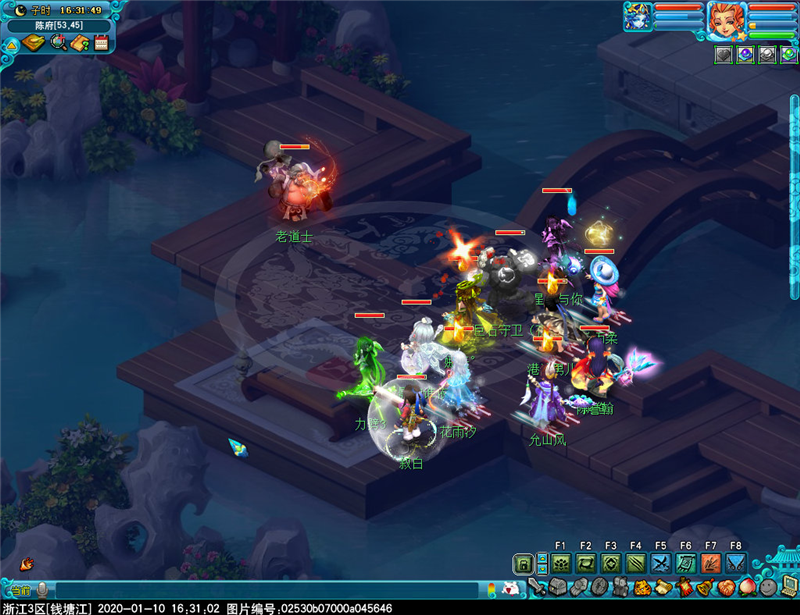Image resolution: width=800 pixels, height=615 pixels.
Task: Use the F6 scroll skill
Action: (x=686, y=563)
